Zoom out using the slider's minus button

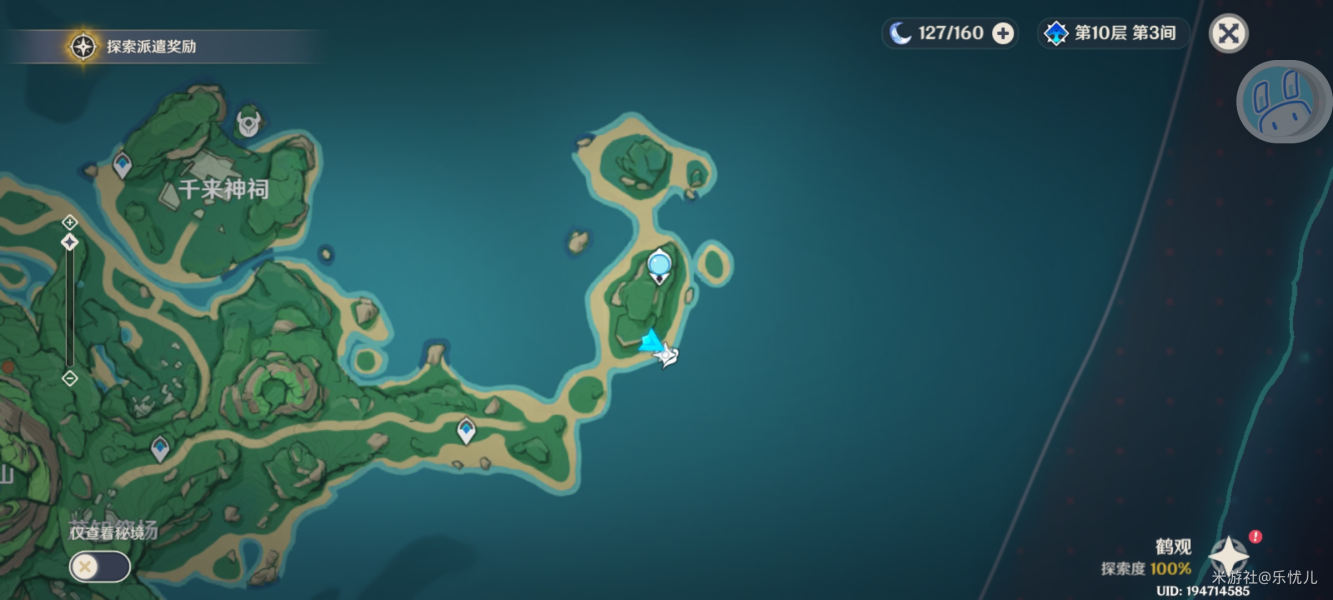click(x=69, y=378)
